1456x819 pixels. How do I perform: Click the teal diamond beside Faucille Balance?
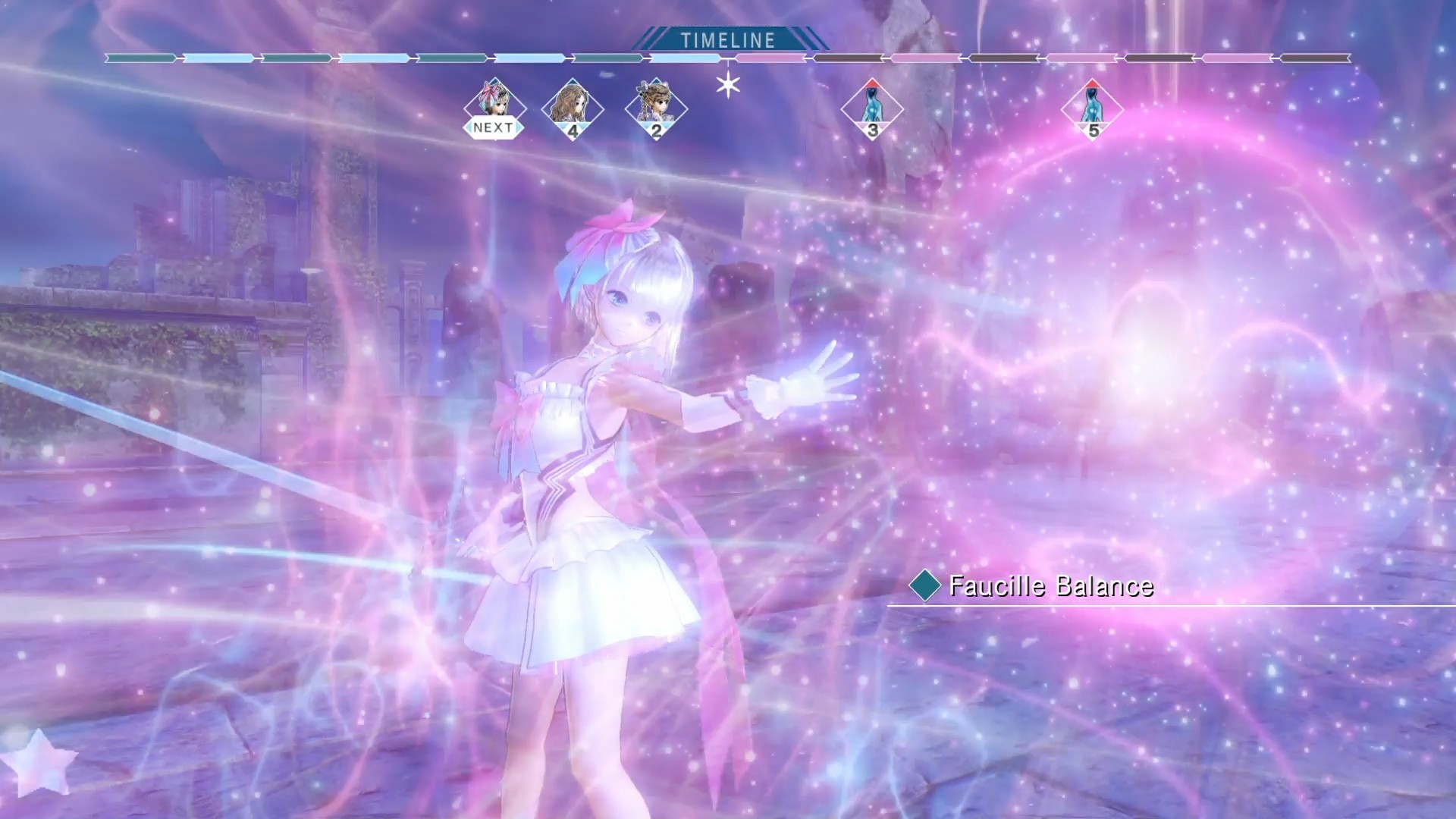tap(927, 586)
